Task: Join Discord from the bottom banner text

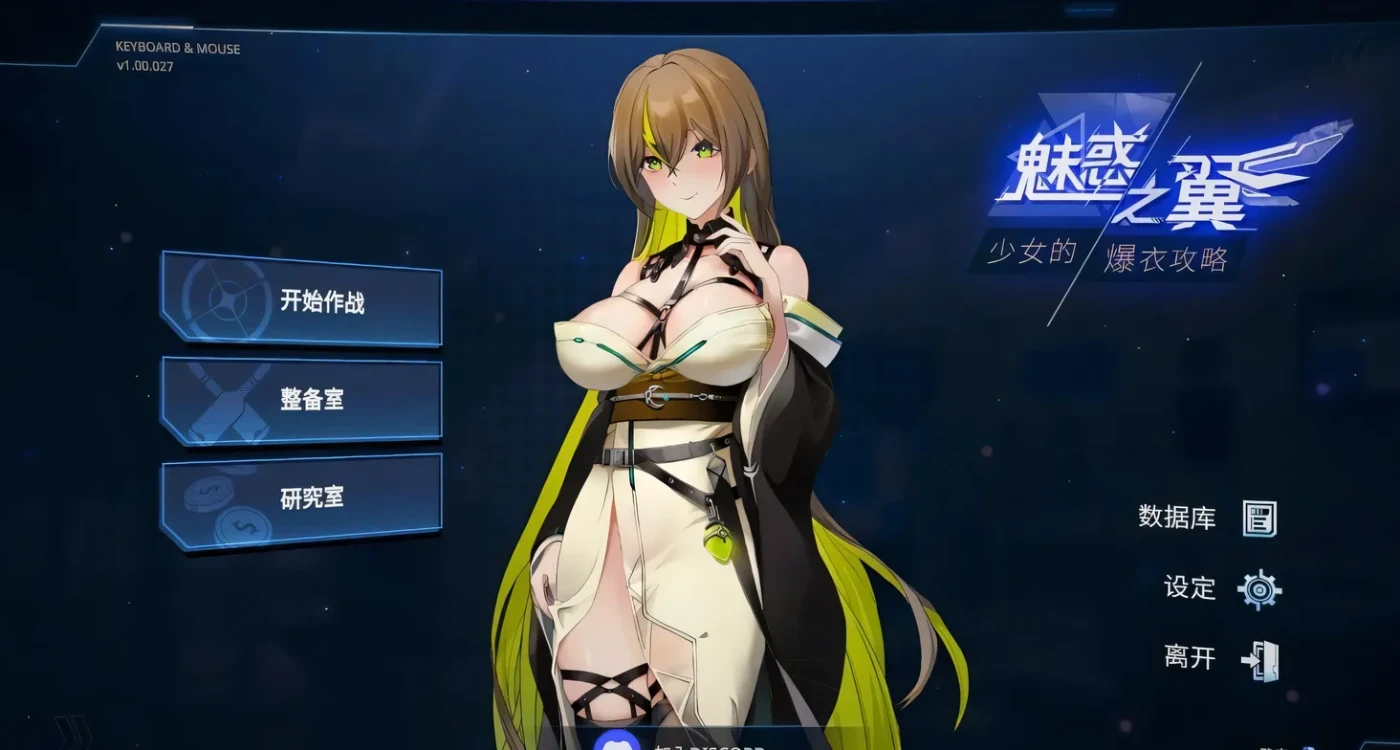Action: click(710, 745)
